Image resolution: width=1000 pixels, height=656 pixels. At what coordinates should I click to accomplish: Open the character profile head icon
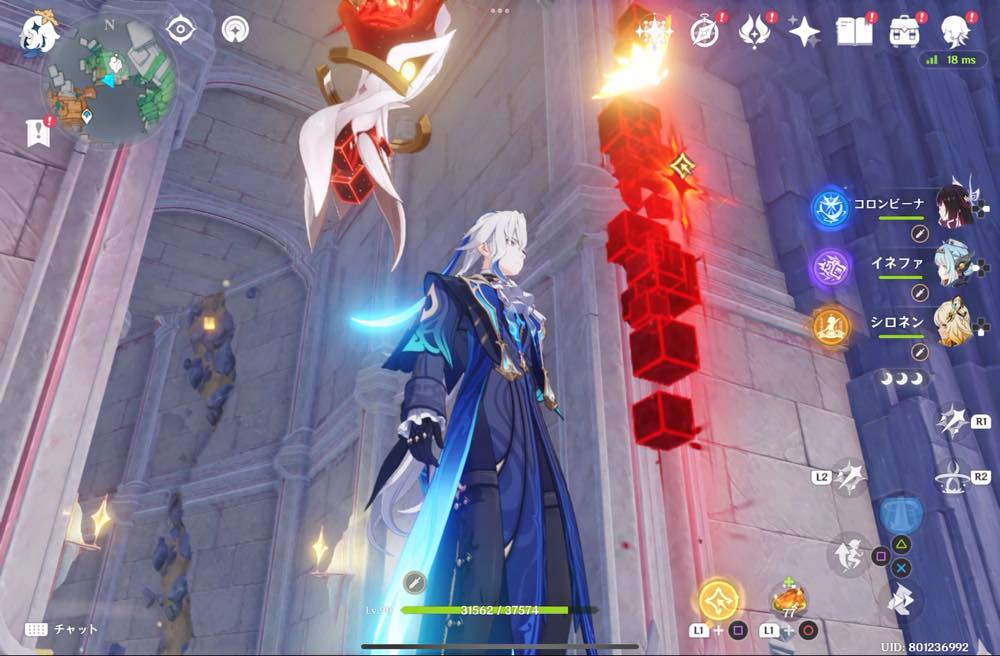tap(957, 31)
